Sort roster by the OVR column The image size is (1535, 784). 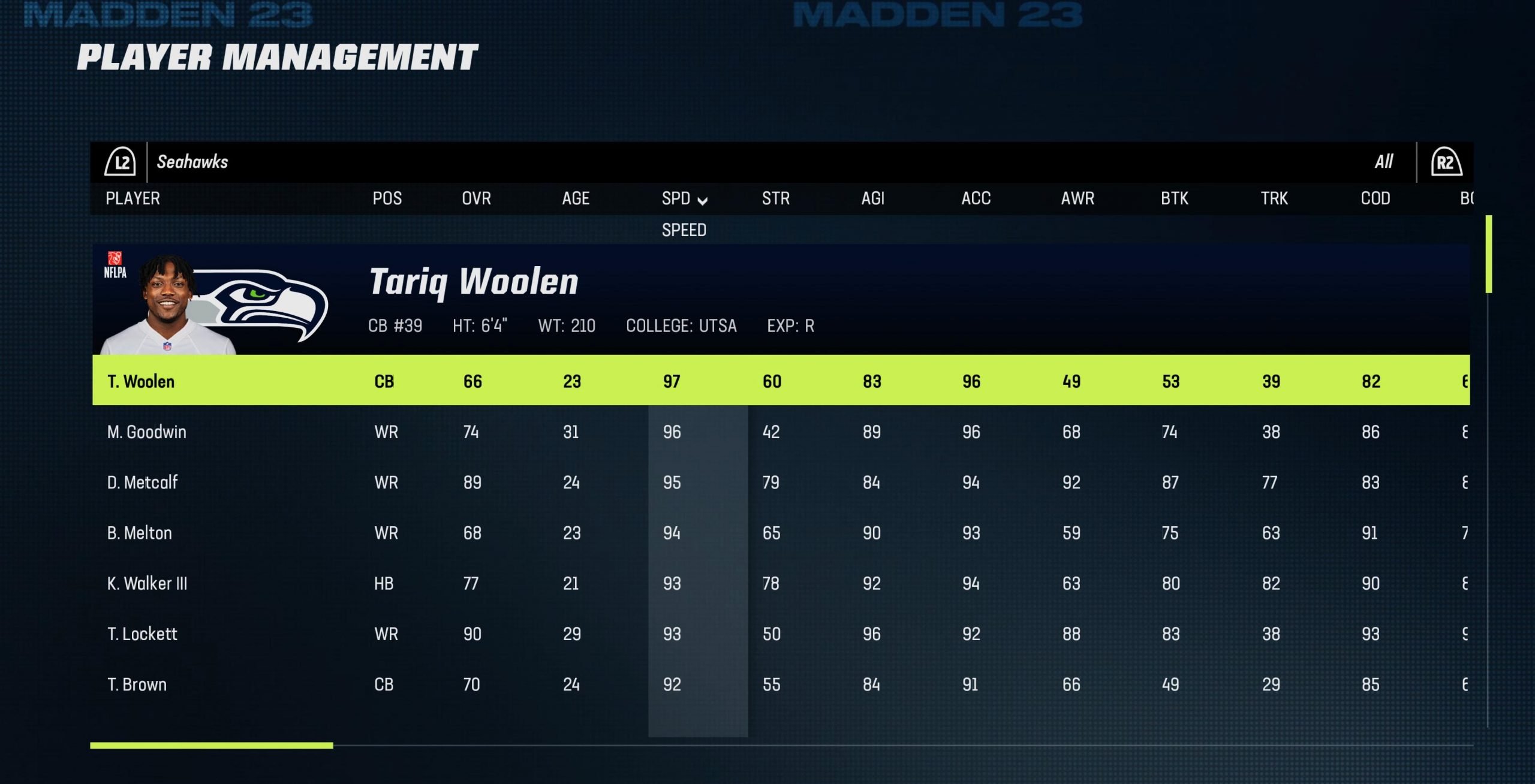pos(476,198)
